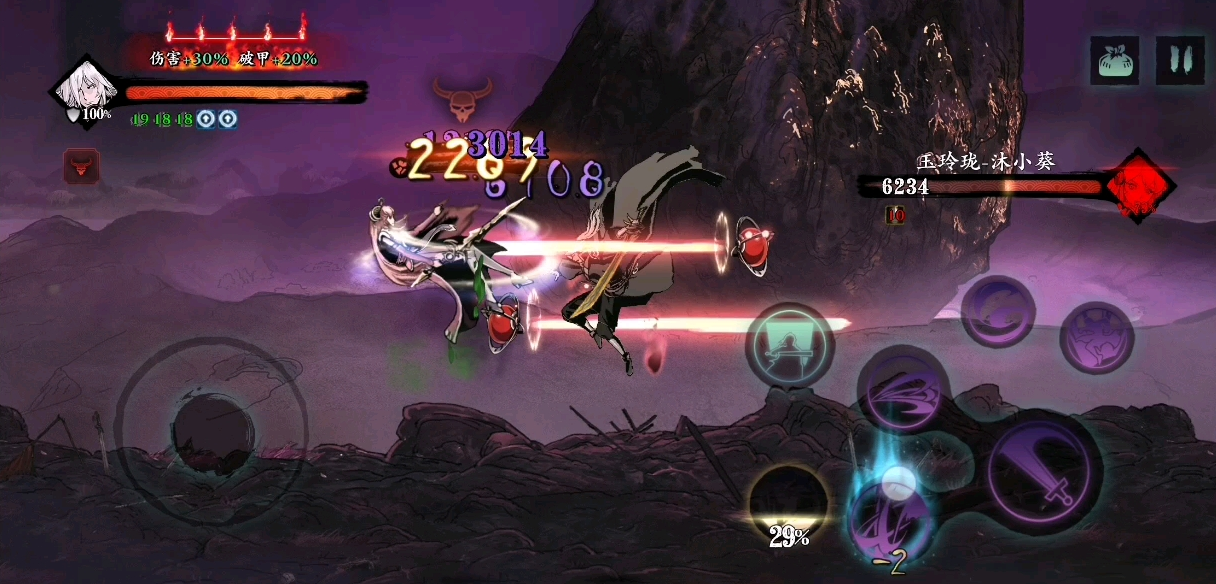The image size is (1216, 584).
Task: Activate the purple leaping figure skill
Action: coord(1096,340)
